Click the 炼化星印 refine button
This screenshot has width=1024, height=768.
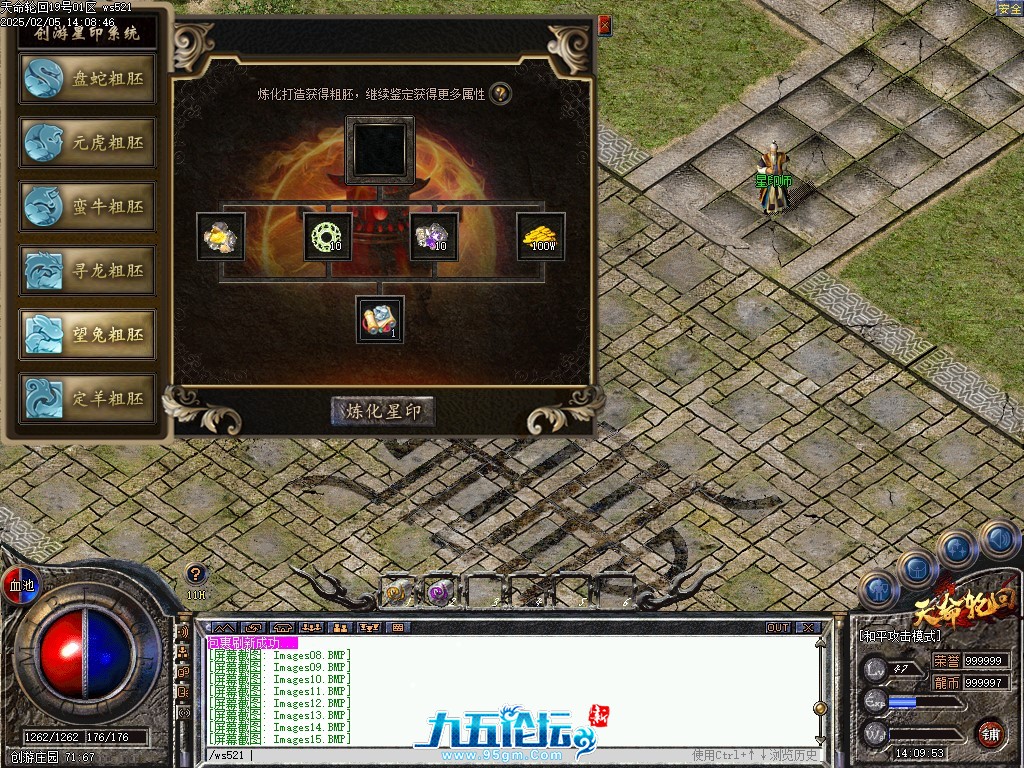click(383, 411)
